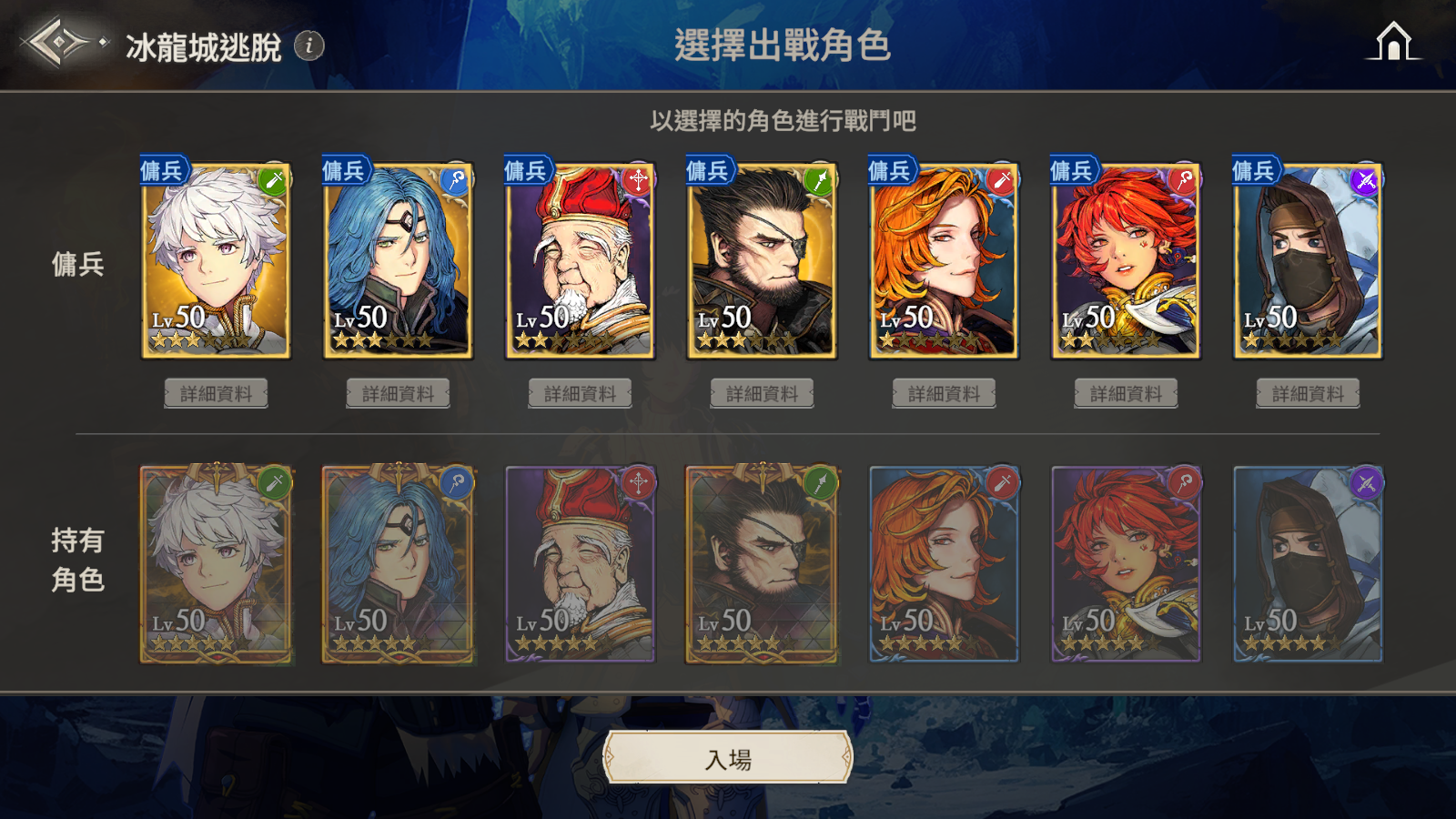
Task: View 詳細資料 for the orange-haired mercenary
Action: [x=945, y=393]
